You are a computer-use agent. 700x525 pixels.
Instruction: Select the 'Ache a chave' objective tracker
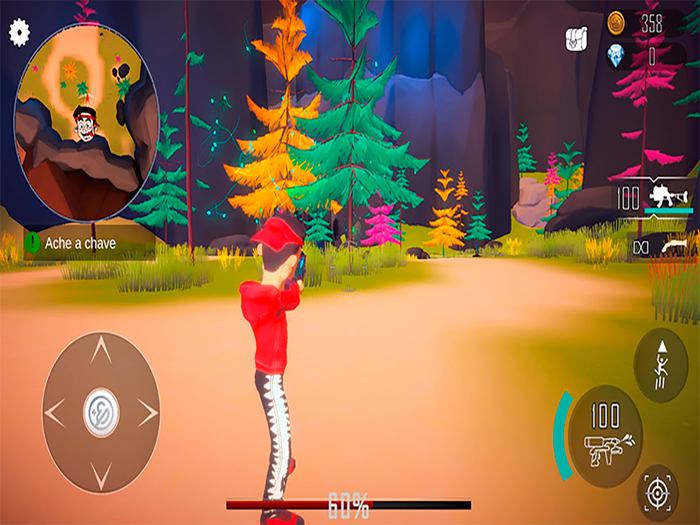pos(88,241)
